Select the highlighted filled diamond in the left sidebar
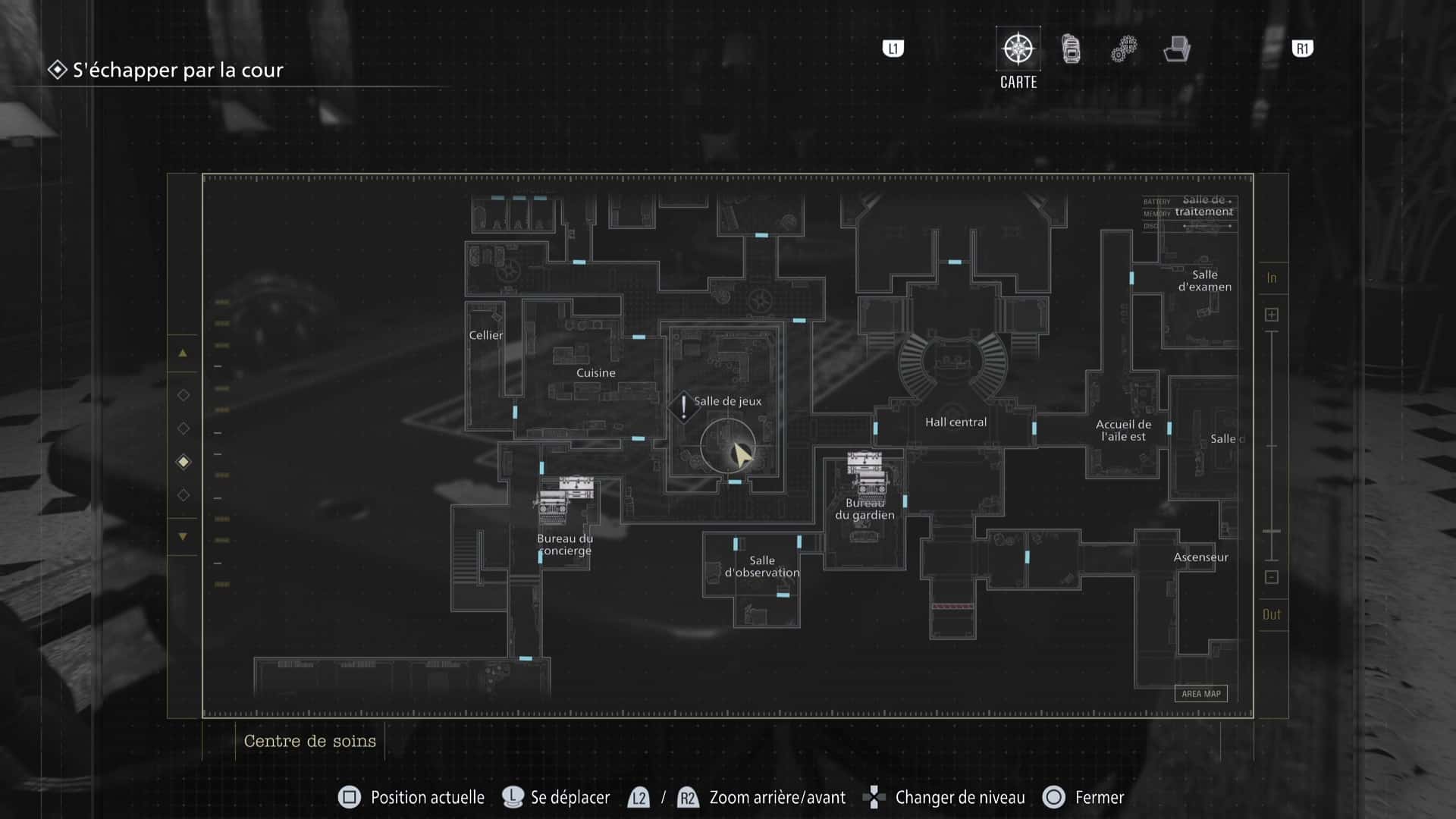The width and height of the screenshot is (1456, 819). coord(183,461)
